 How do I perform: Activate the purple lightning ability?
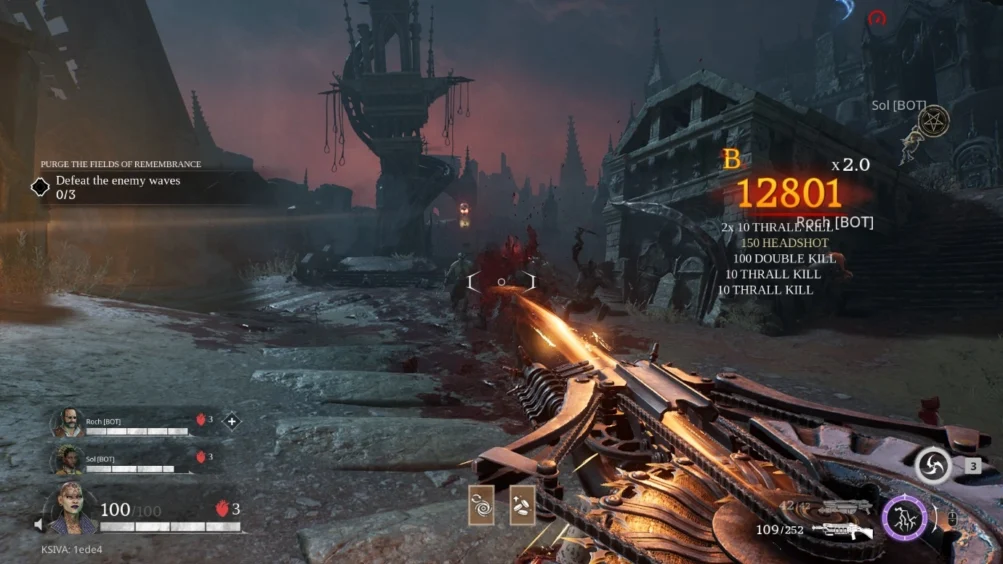click(905, 518)
